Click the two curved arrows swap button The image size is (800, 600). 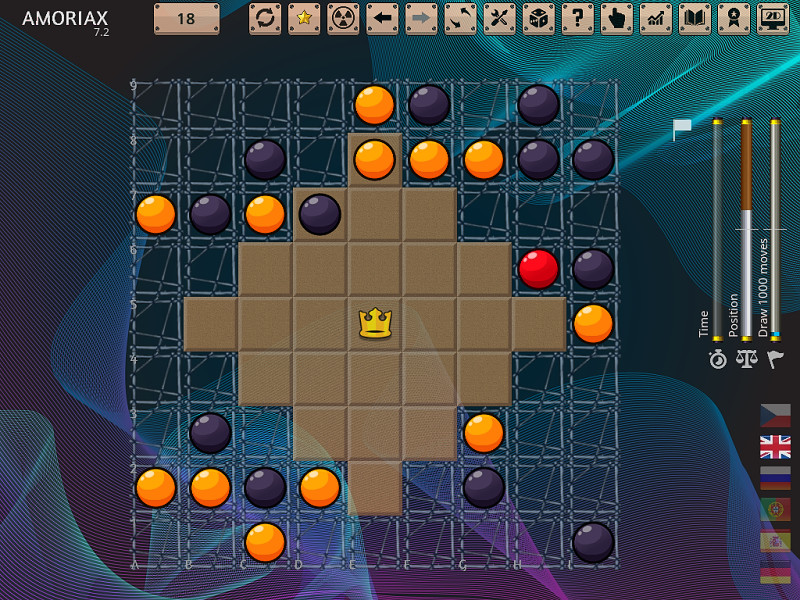click(x=460, y=18)
